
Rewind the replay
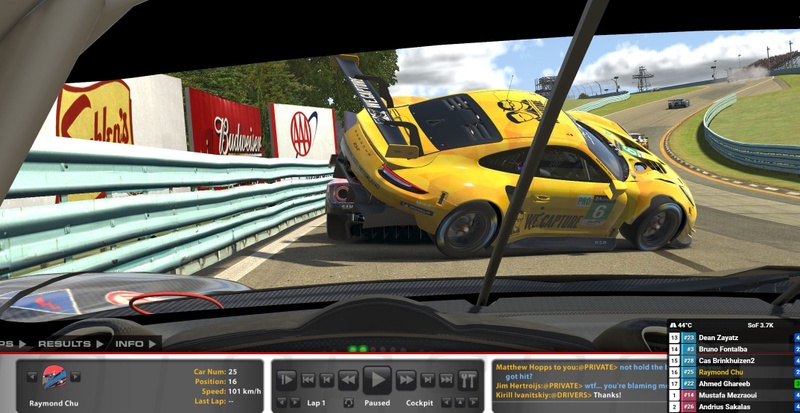tap(348, 379)
